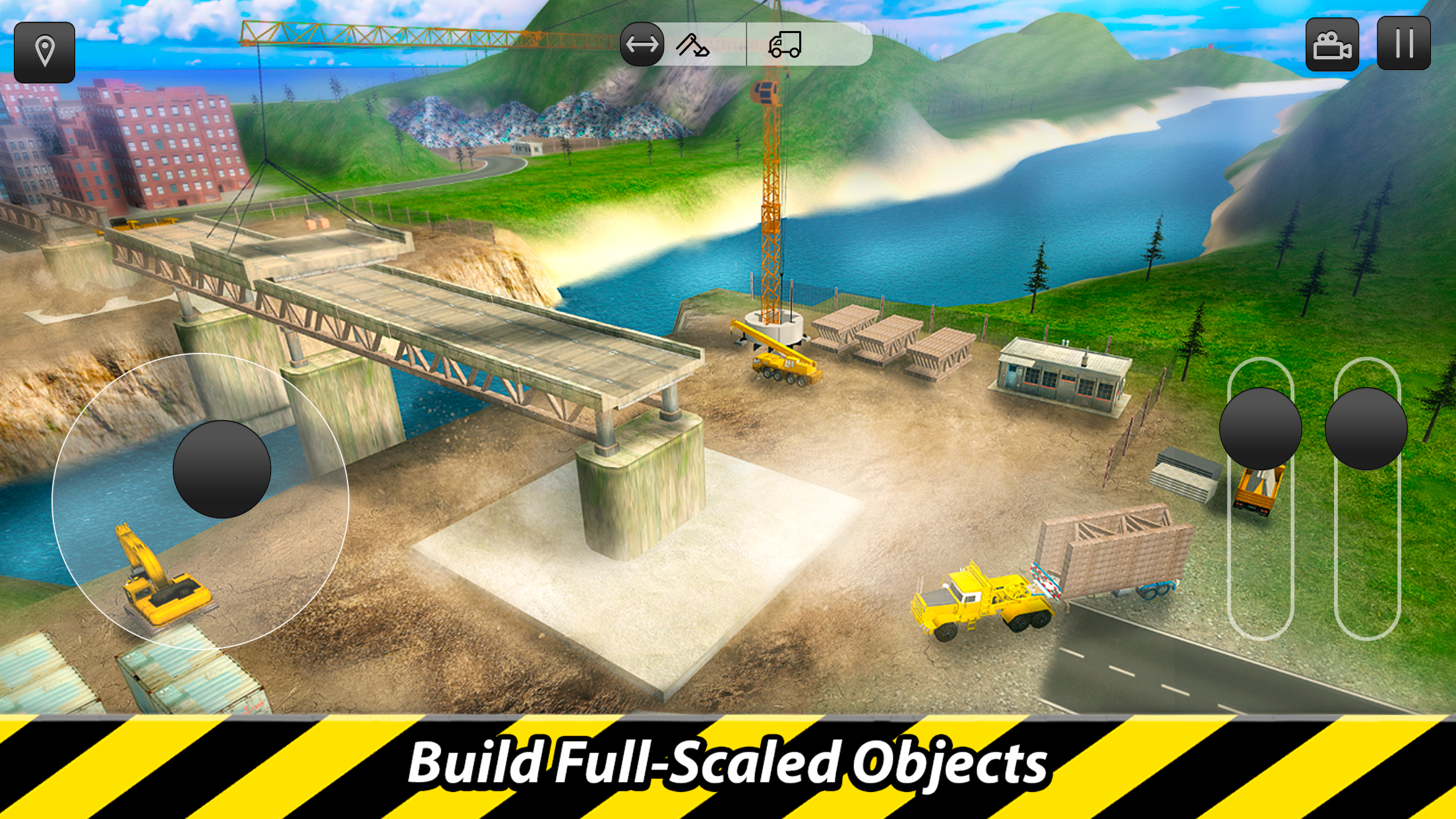1456x819 pixels.
Task: Tap the round movement joystick knob
Action: [222, 469]
